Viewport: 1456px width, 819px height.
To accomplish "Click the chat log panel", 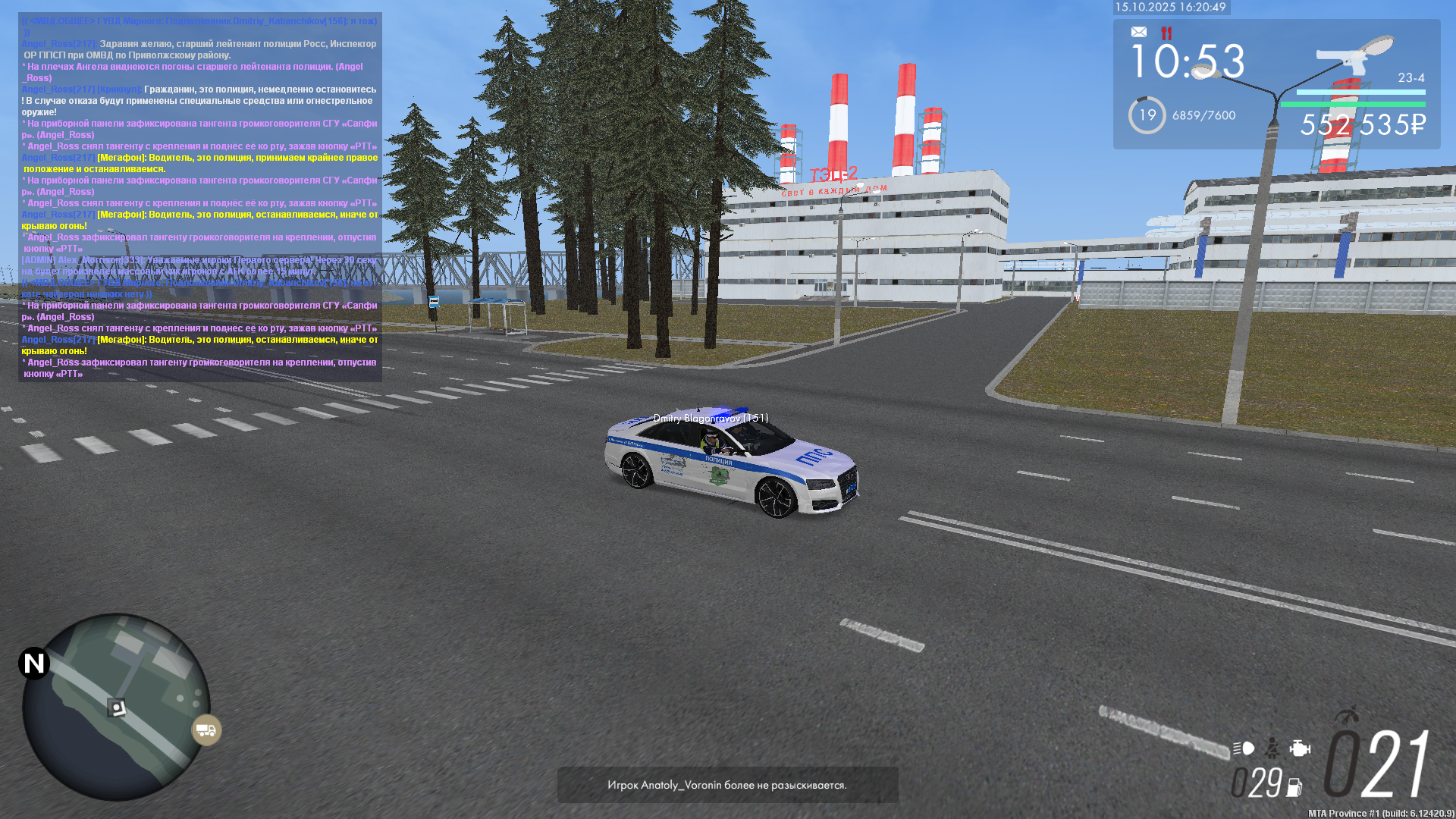I will point(200,197).
